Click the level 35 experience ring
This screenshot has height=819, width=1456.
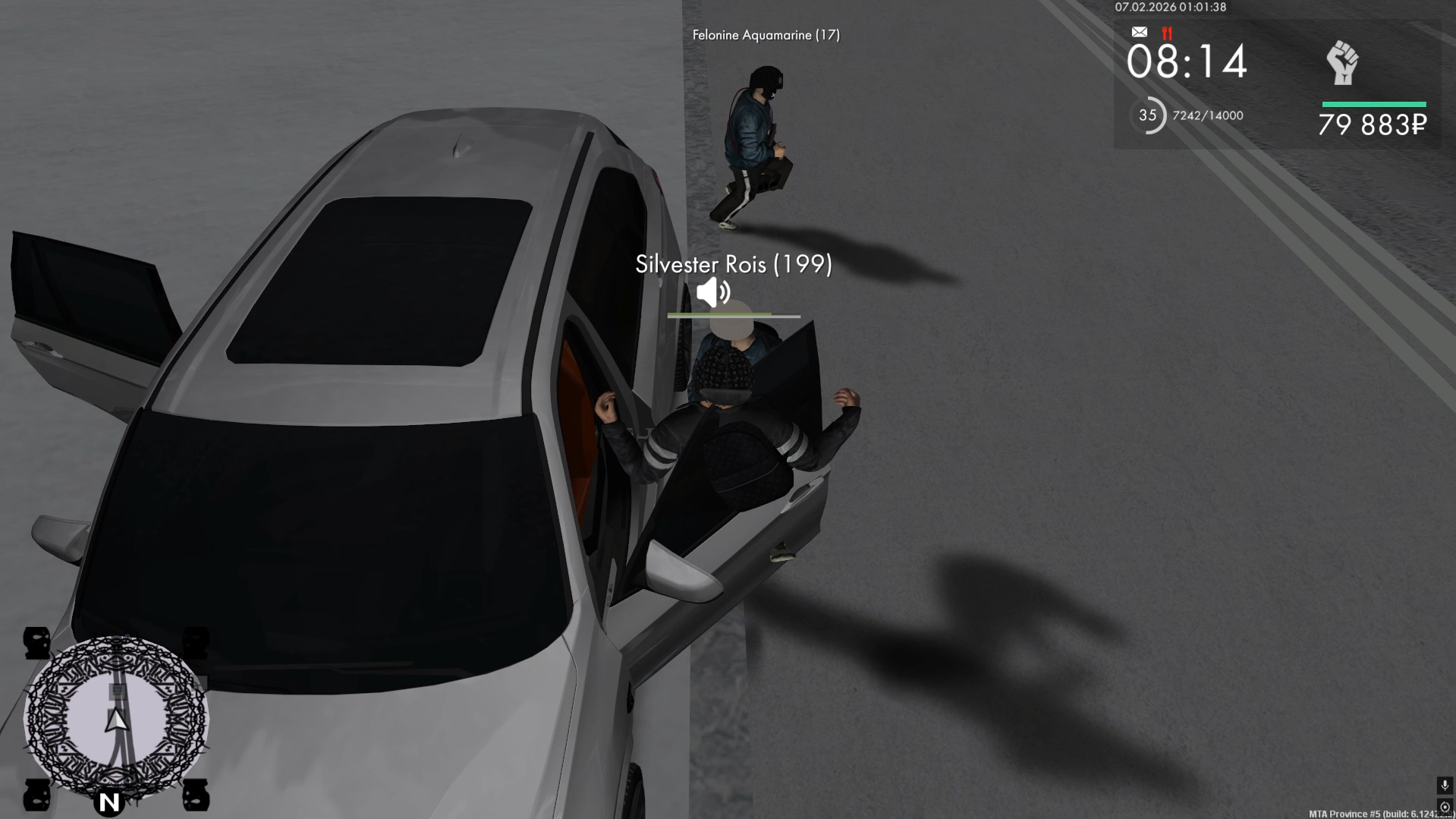1148,115
